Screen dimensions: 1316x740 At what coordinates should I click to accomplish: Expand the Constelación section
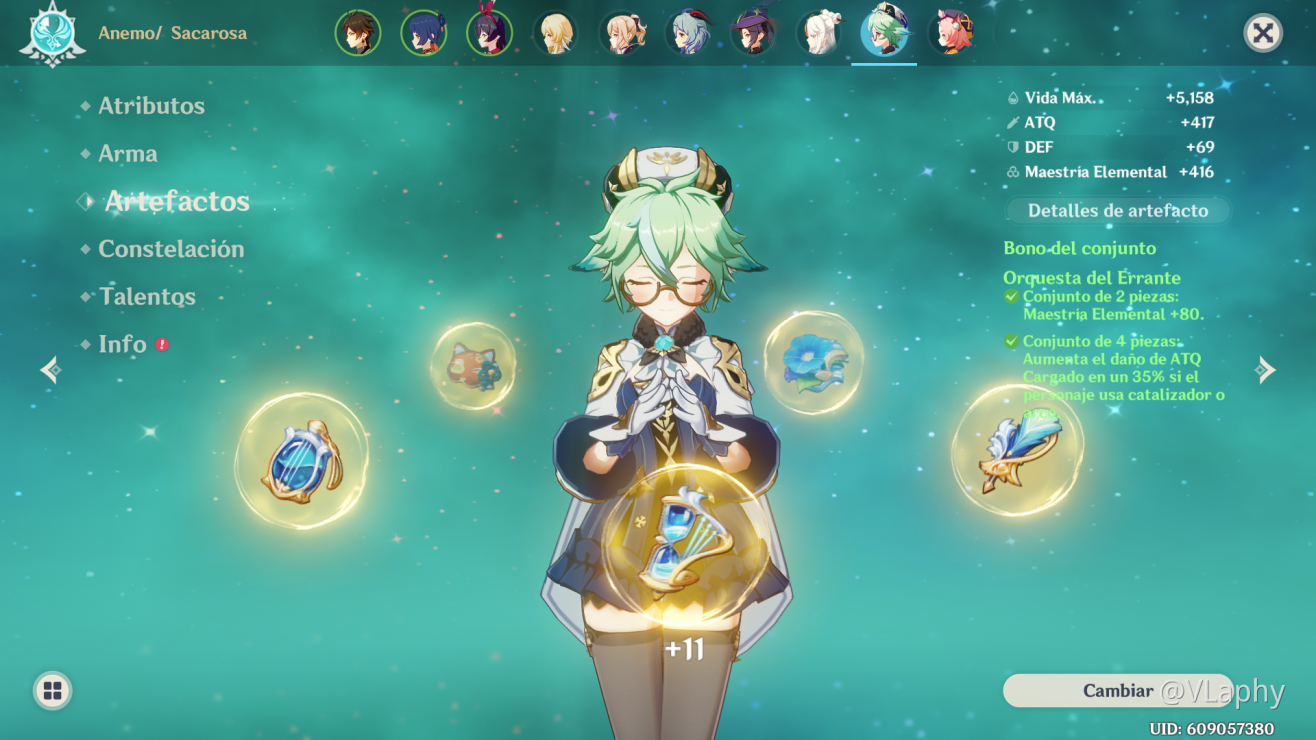[x=172, y=249]
